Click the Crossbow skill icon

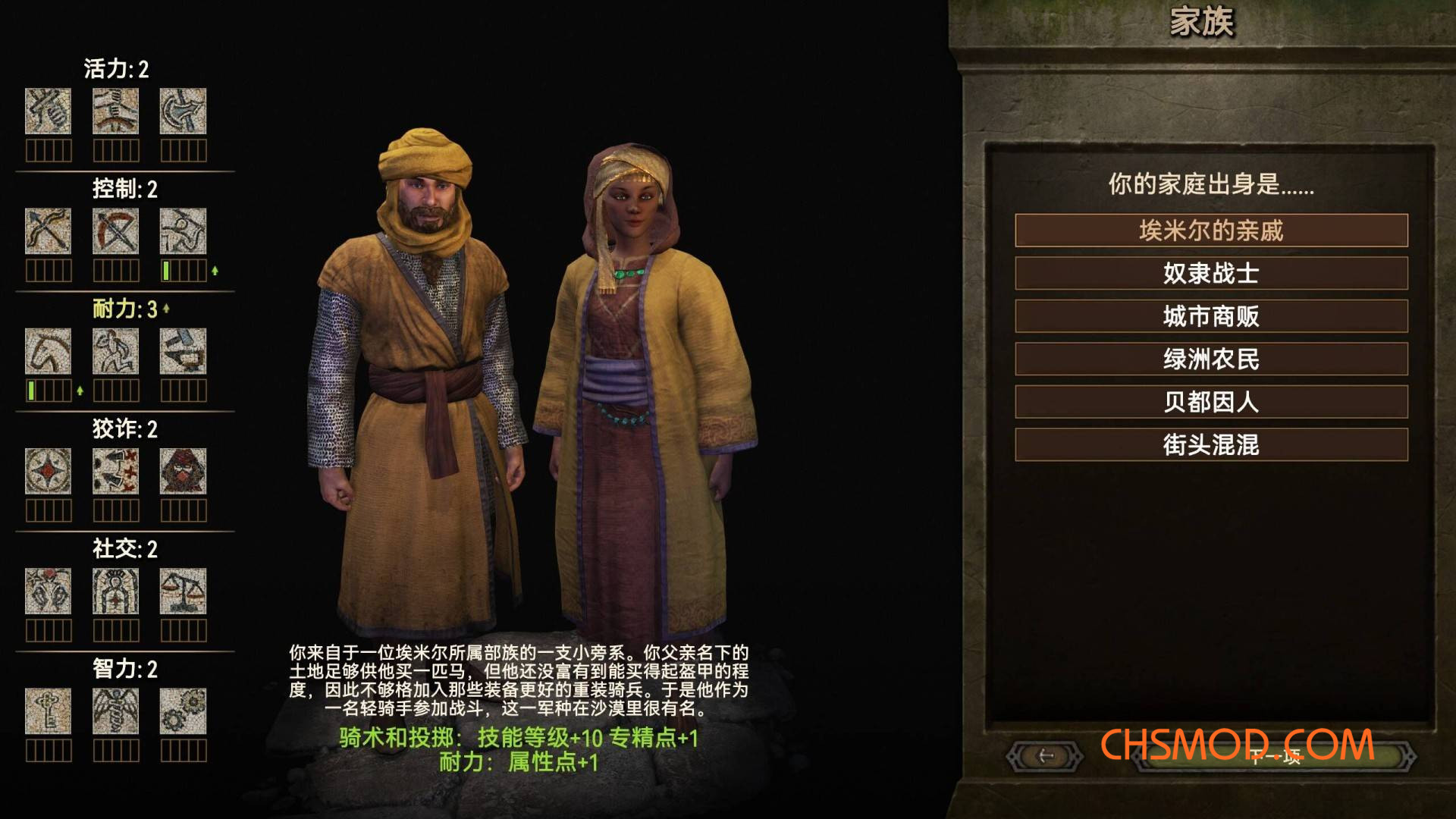[x=115, y=231]
